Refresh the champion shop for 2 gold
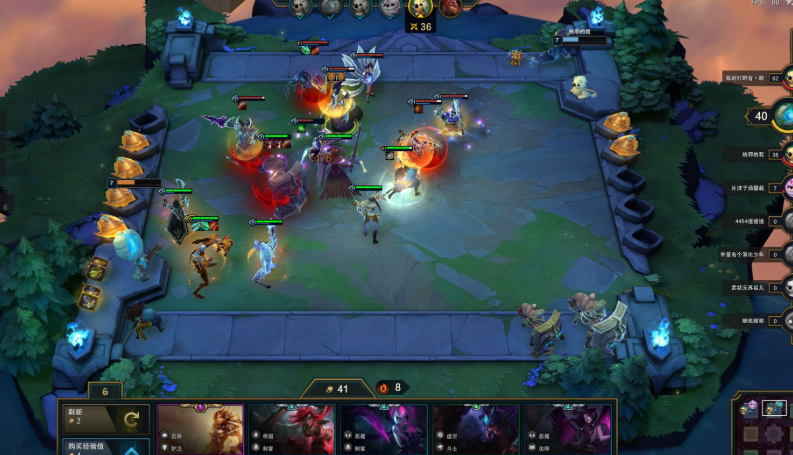 tap(106, 418)
